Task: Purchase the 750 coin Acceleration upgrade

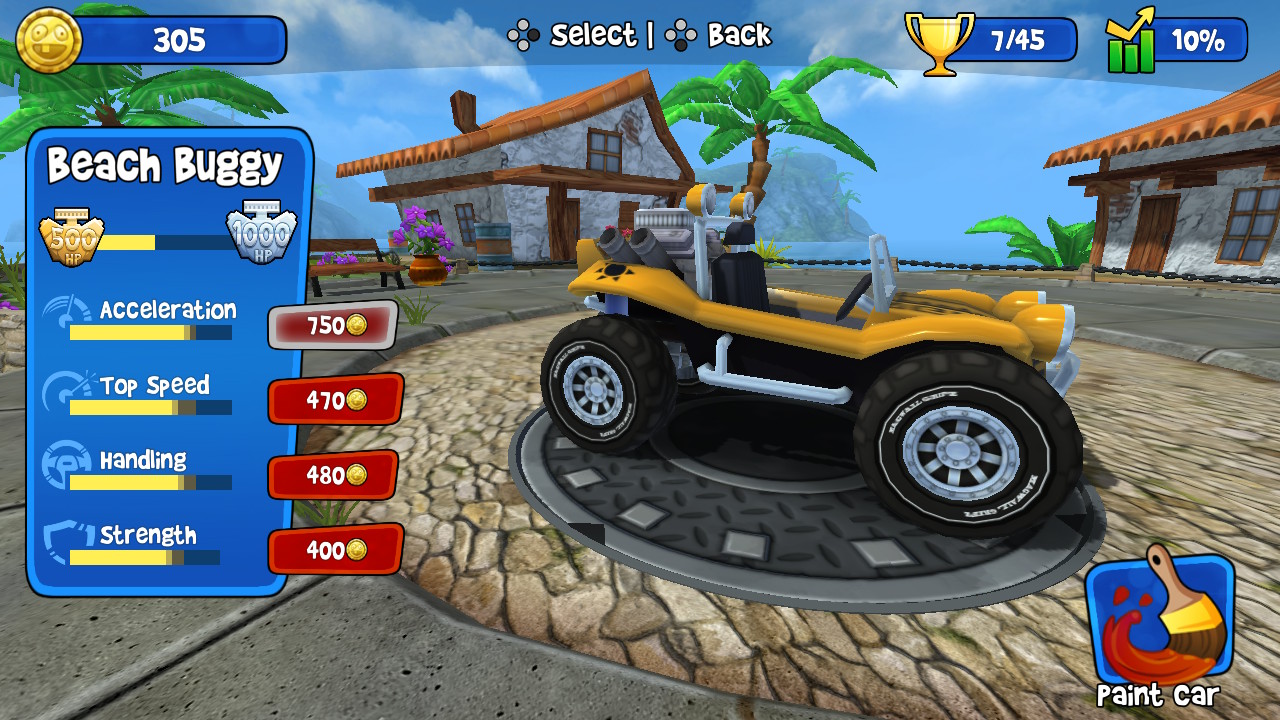Action: (x=333, y=326)
